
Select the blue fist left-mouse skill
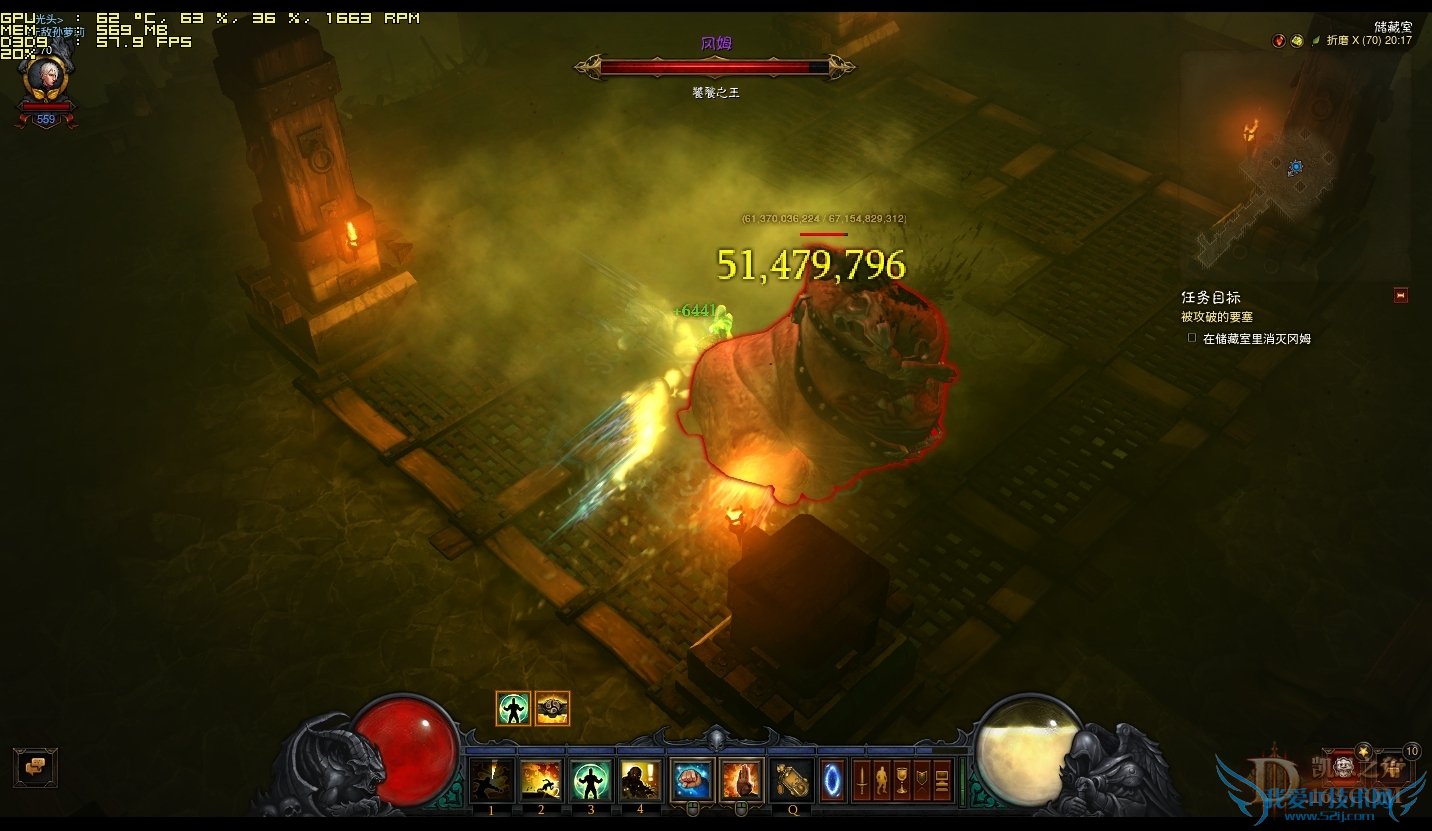[x=692, y=780]
